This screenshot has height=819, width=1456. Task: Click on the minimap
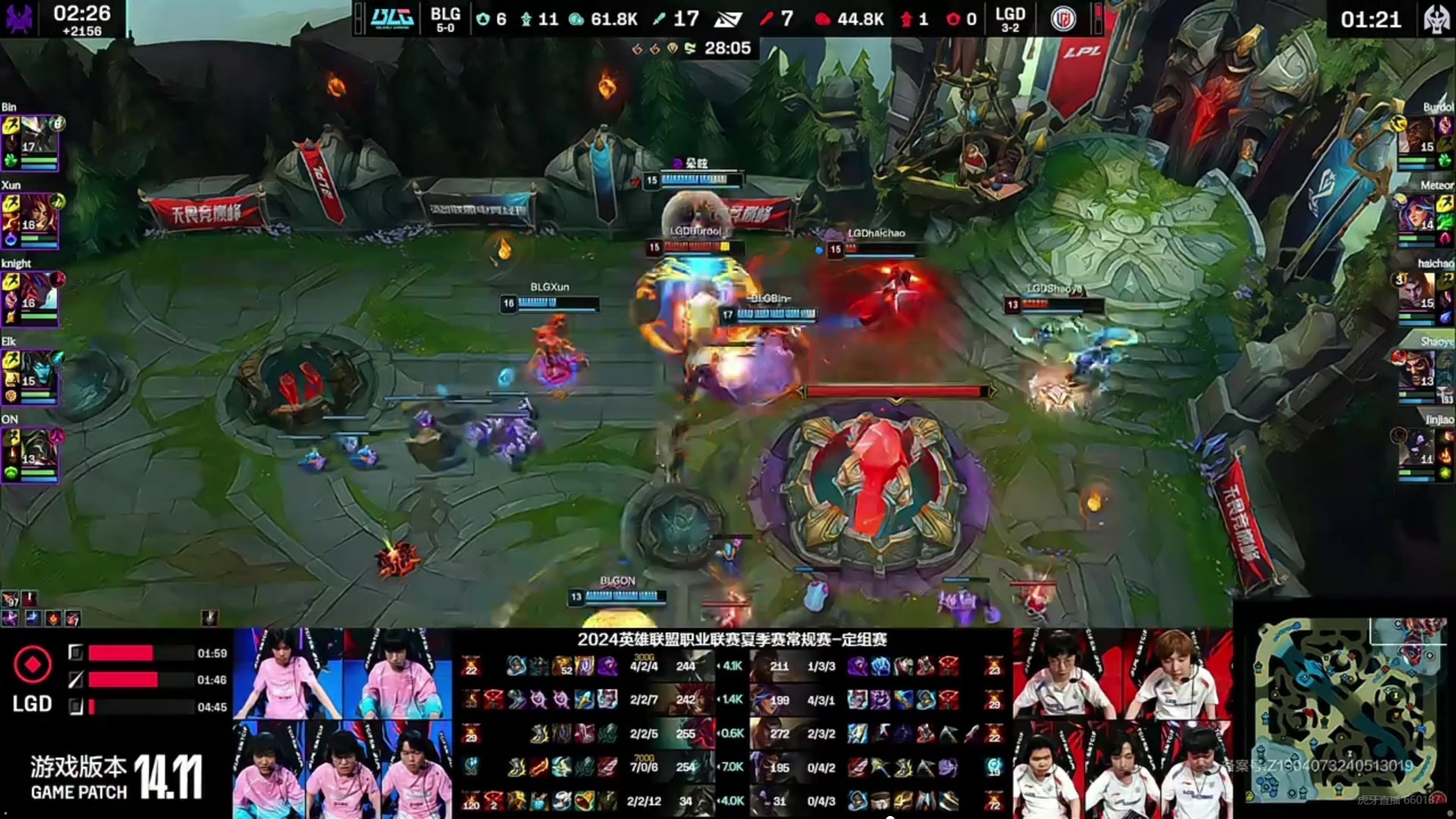(1344, 709)
